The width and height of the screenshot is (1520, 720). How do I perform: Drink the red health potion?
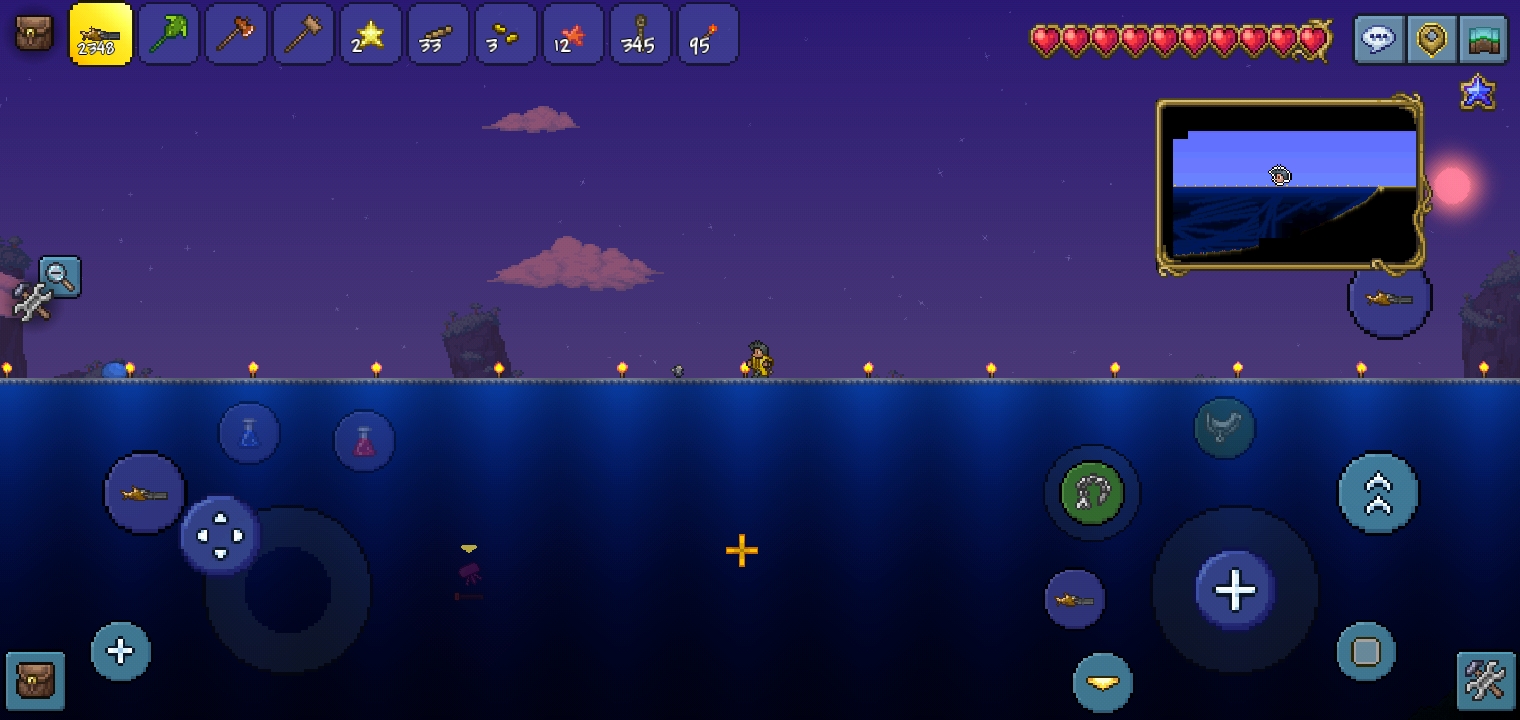coord(364,440)
